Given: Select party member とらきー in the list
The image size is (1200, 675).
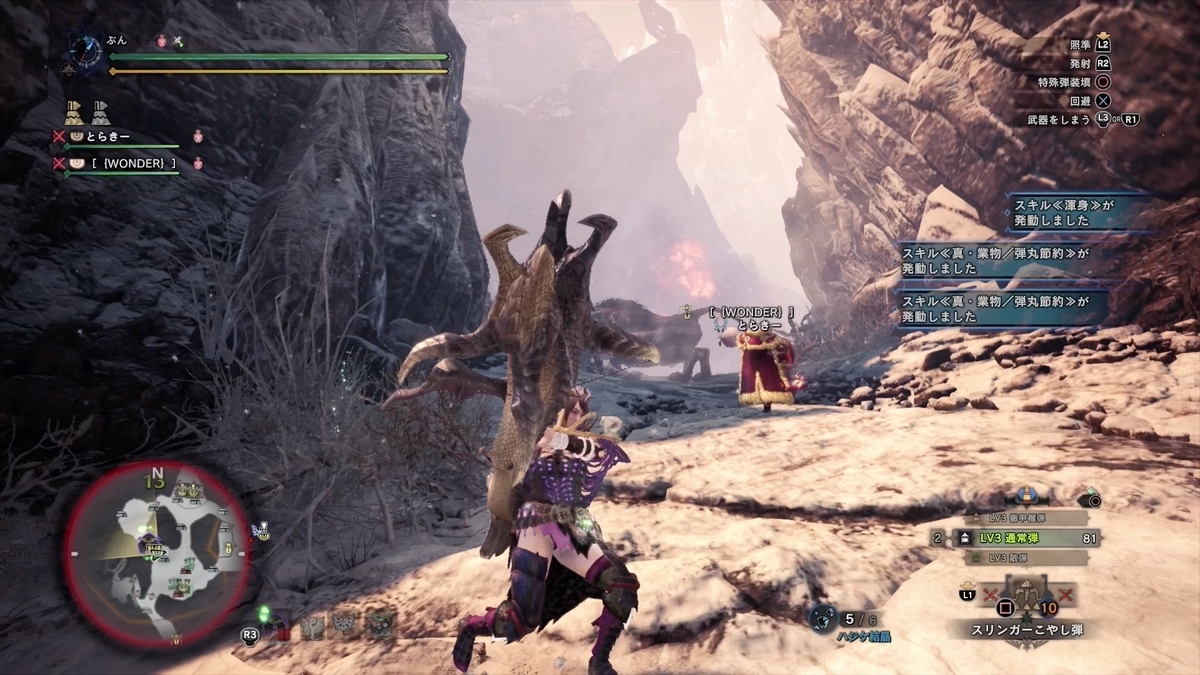Looking at the screenshot, I should [111, 137].
